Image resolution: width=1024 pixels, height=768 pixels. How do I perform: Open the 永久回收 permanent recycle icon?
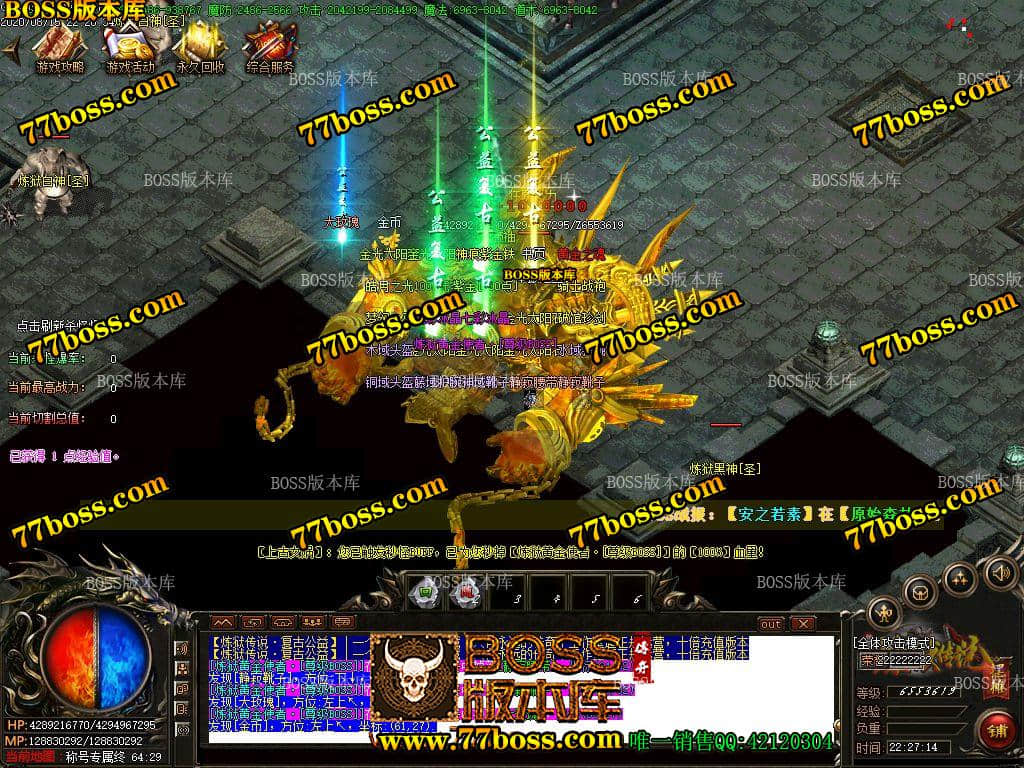click(x=200, y=47)
